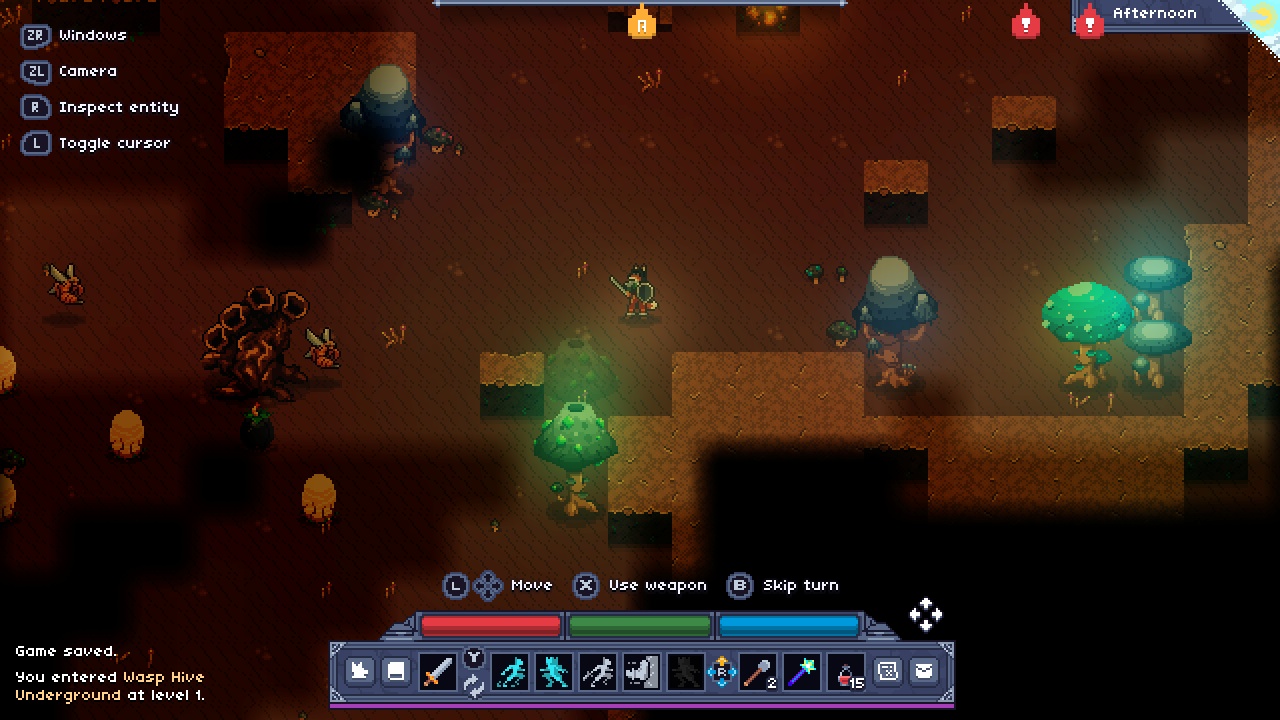Open the spellbook hotbar slot
This screenshot has height=720, width=1280.
pyautogui.click(x=396, y=671)
